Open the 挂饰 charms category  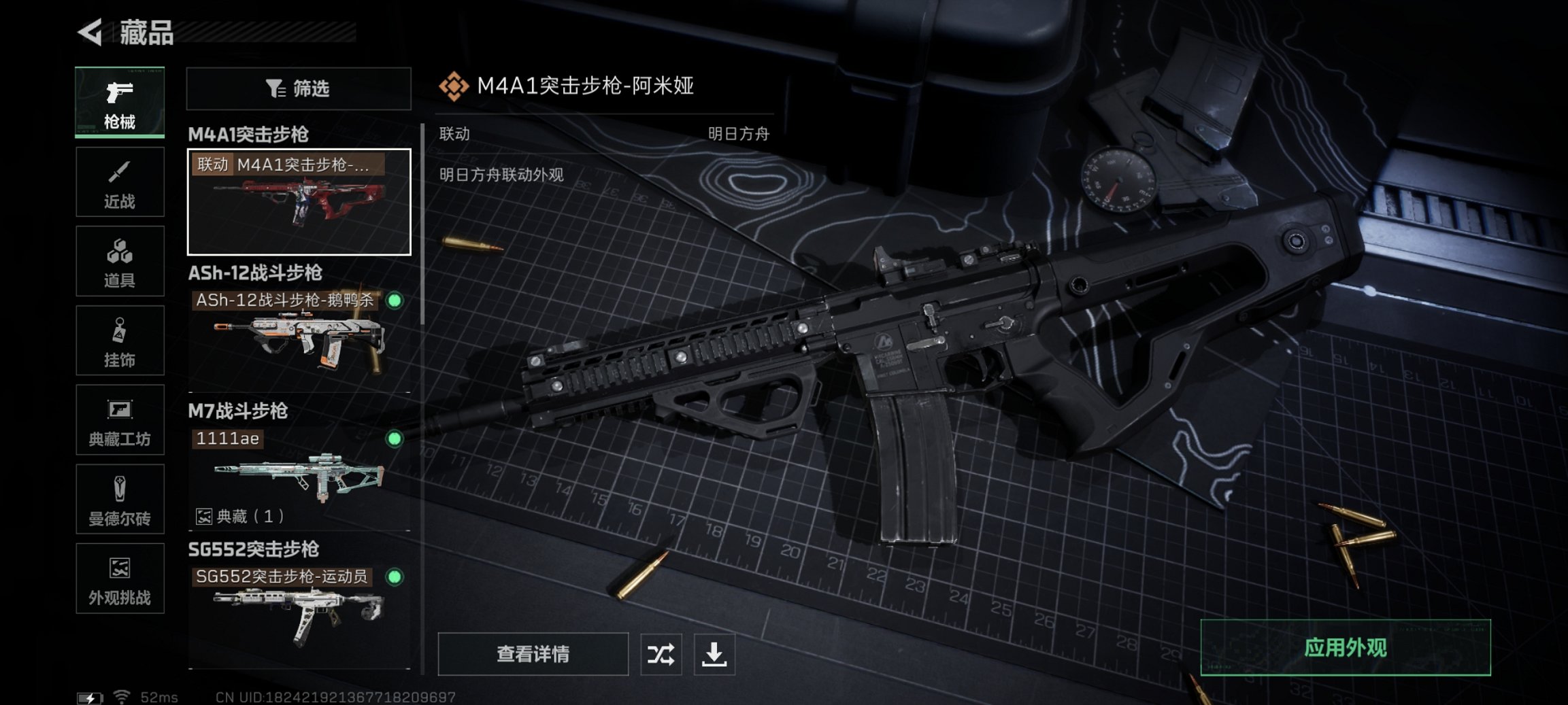click(x=120, y=340)
